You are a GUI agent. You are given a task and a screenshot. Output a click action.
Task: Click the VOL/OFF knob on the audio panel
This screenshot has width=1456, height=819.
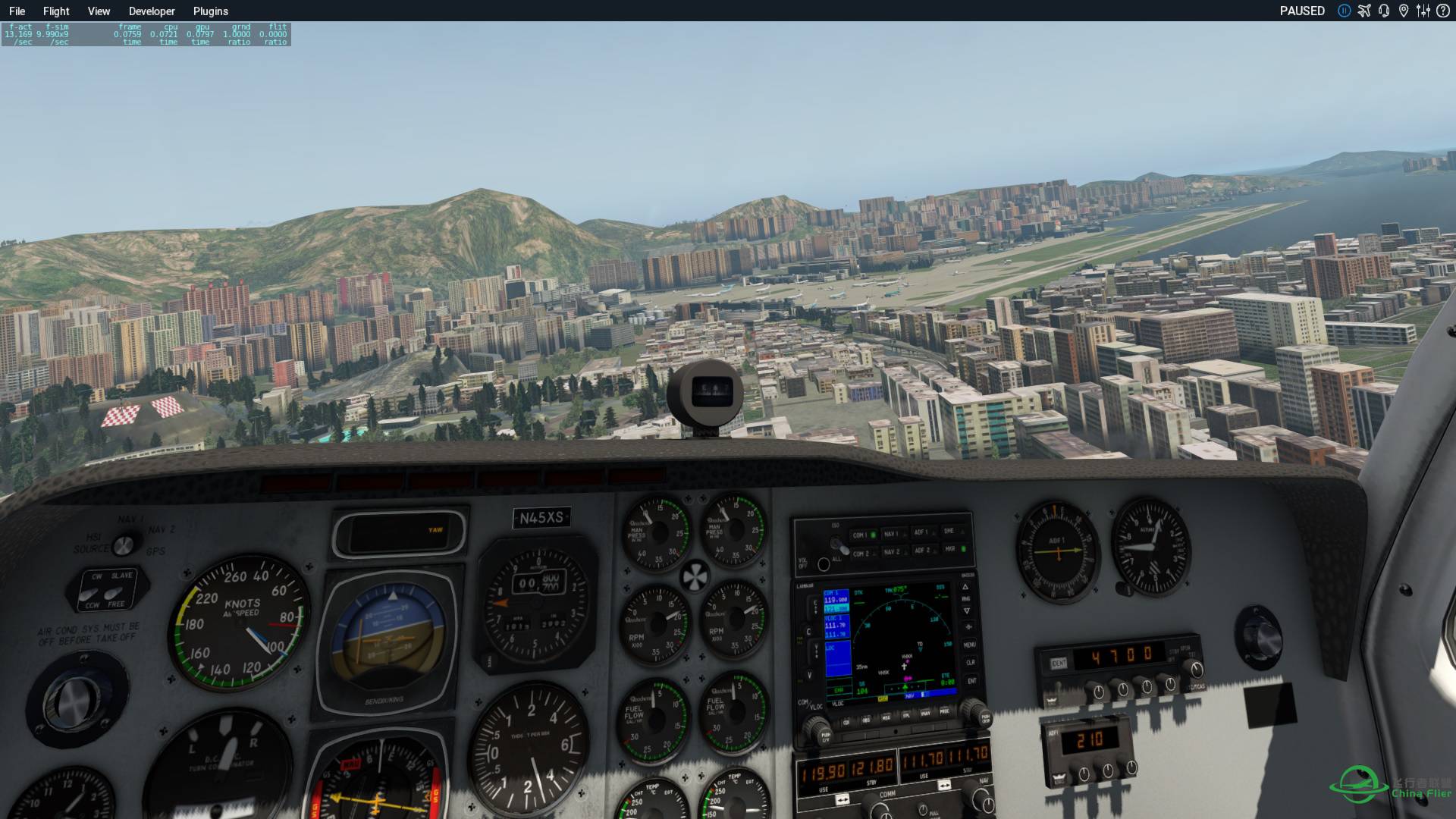point(824,565)
